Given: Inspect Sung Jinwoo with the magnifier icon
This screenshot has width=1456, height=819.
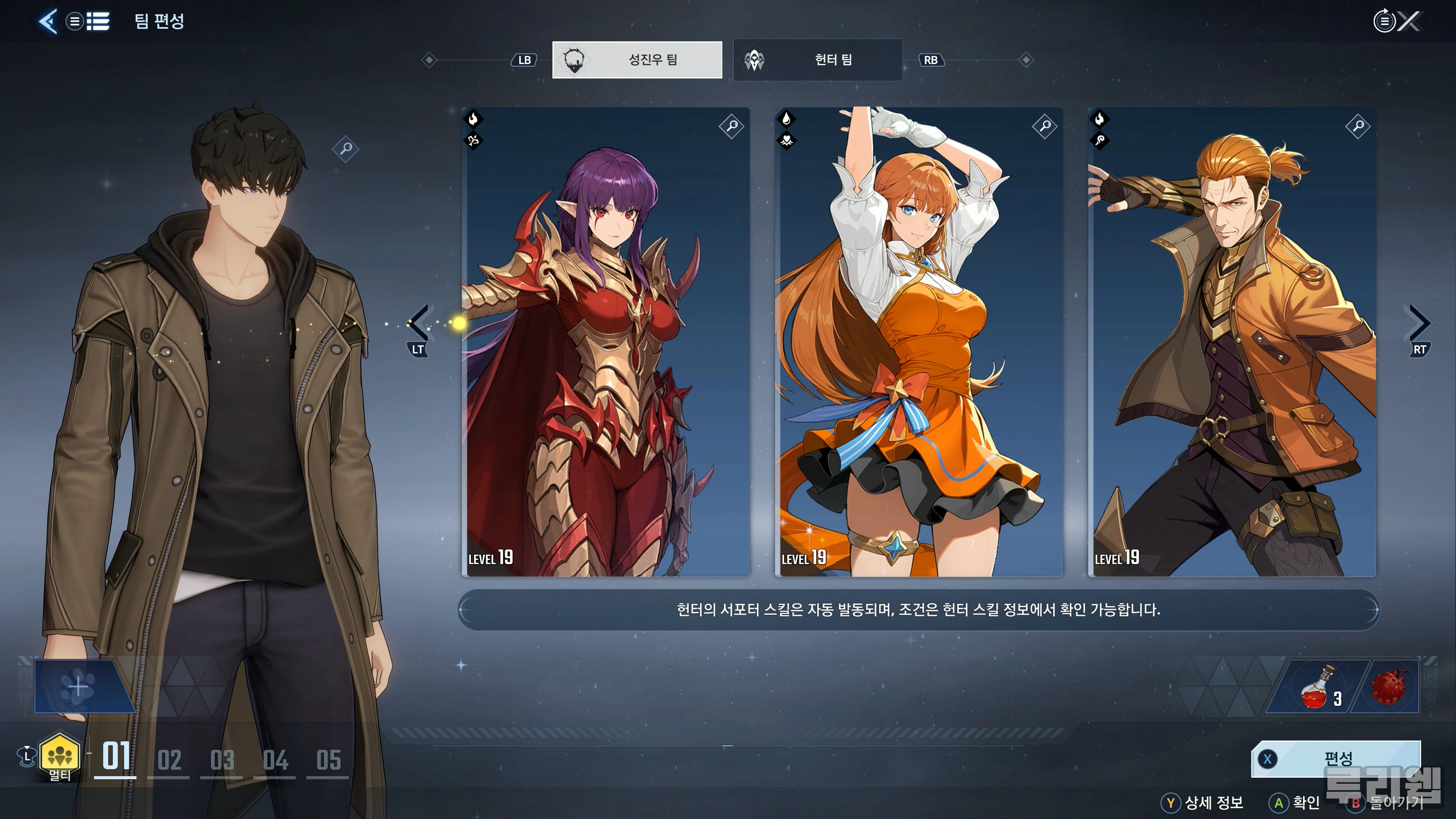Looking at the screenshot, I should [x=345, y=149].
